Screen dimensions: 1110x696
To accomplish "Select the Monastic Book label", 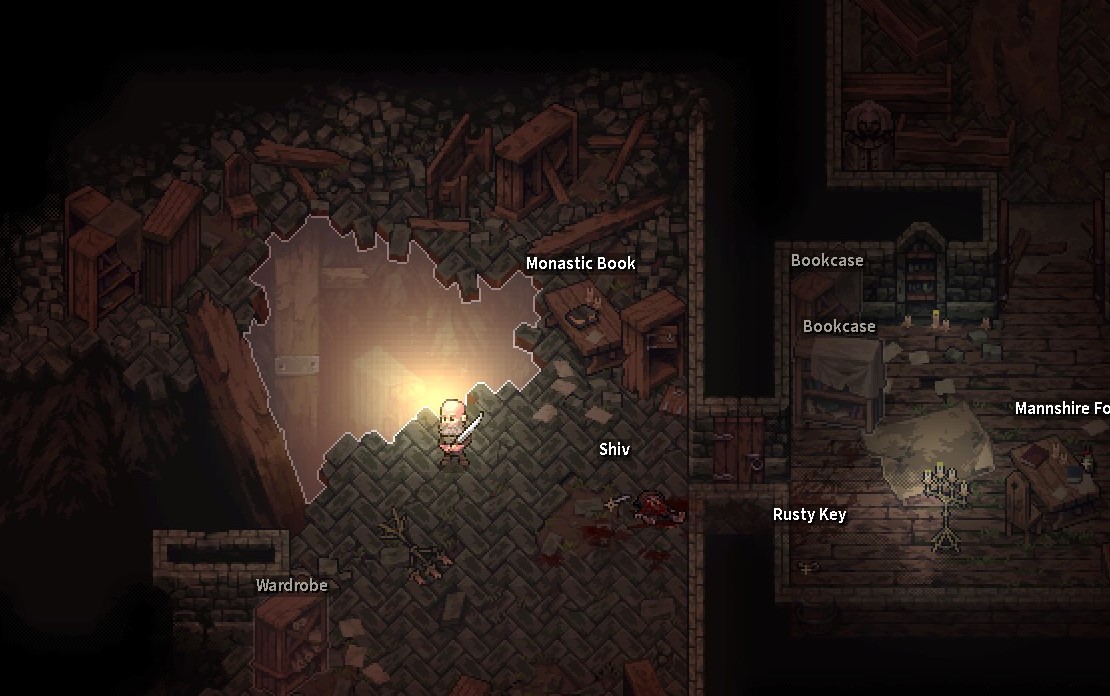I will (580, 264).
